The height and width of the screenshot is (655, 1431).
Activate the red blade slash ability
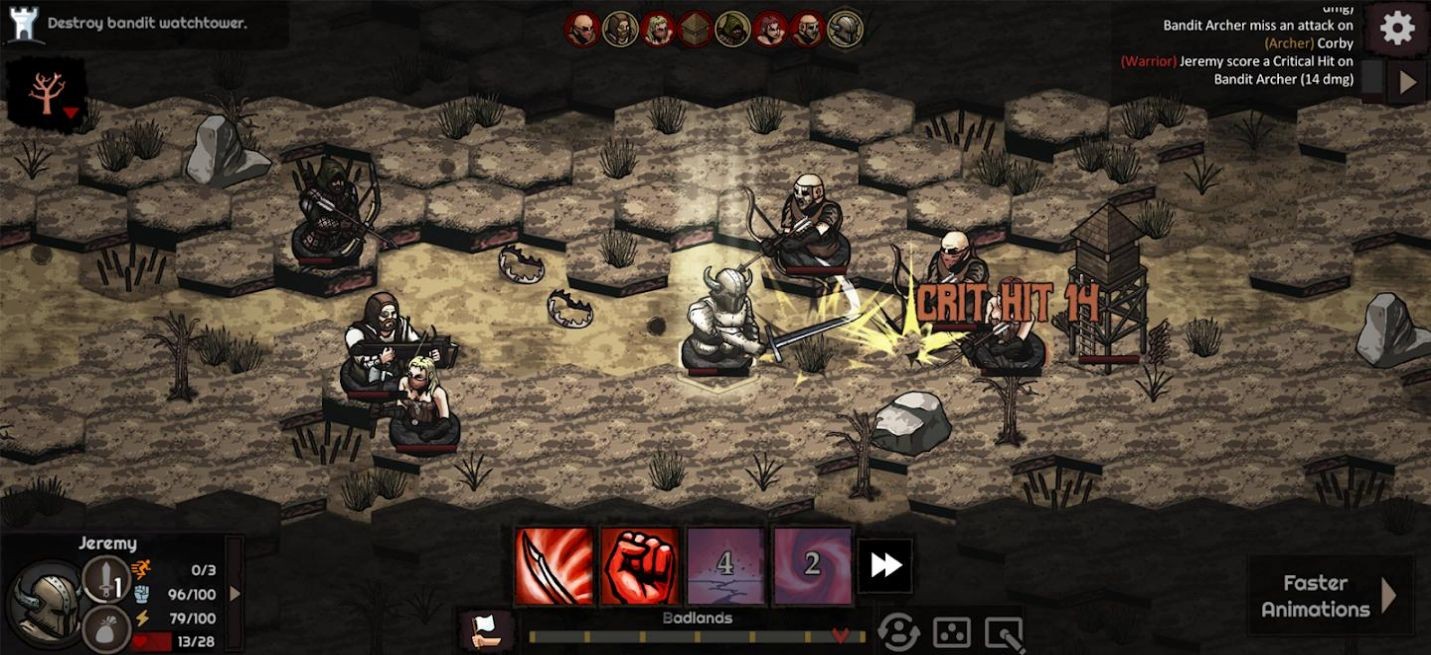tap(553, 566)
